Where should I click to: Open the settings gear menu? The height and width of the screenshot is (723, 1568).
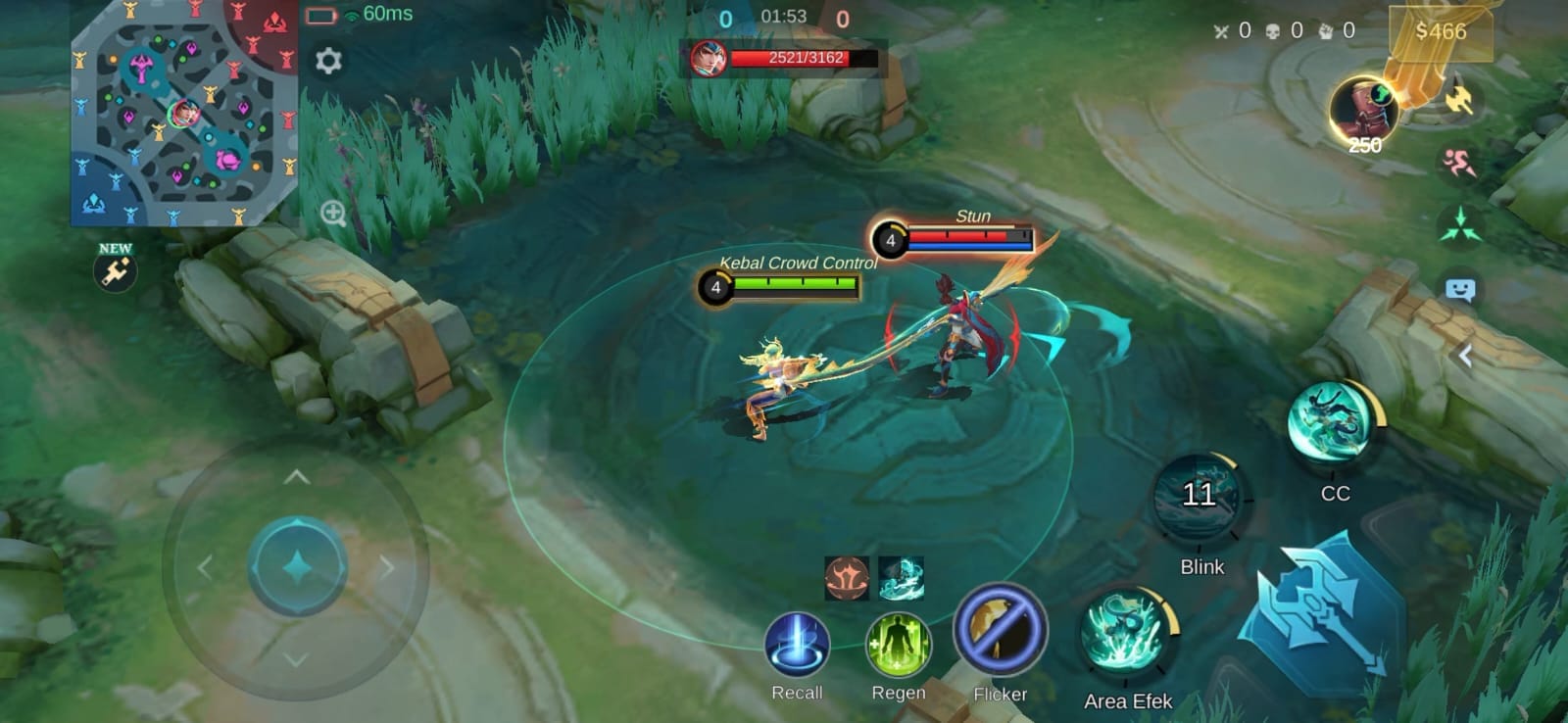[328, 61]
